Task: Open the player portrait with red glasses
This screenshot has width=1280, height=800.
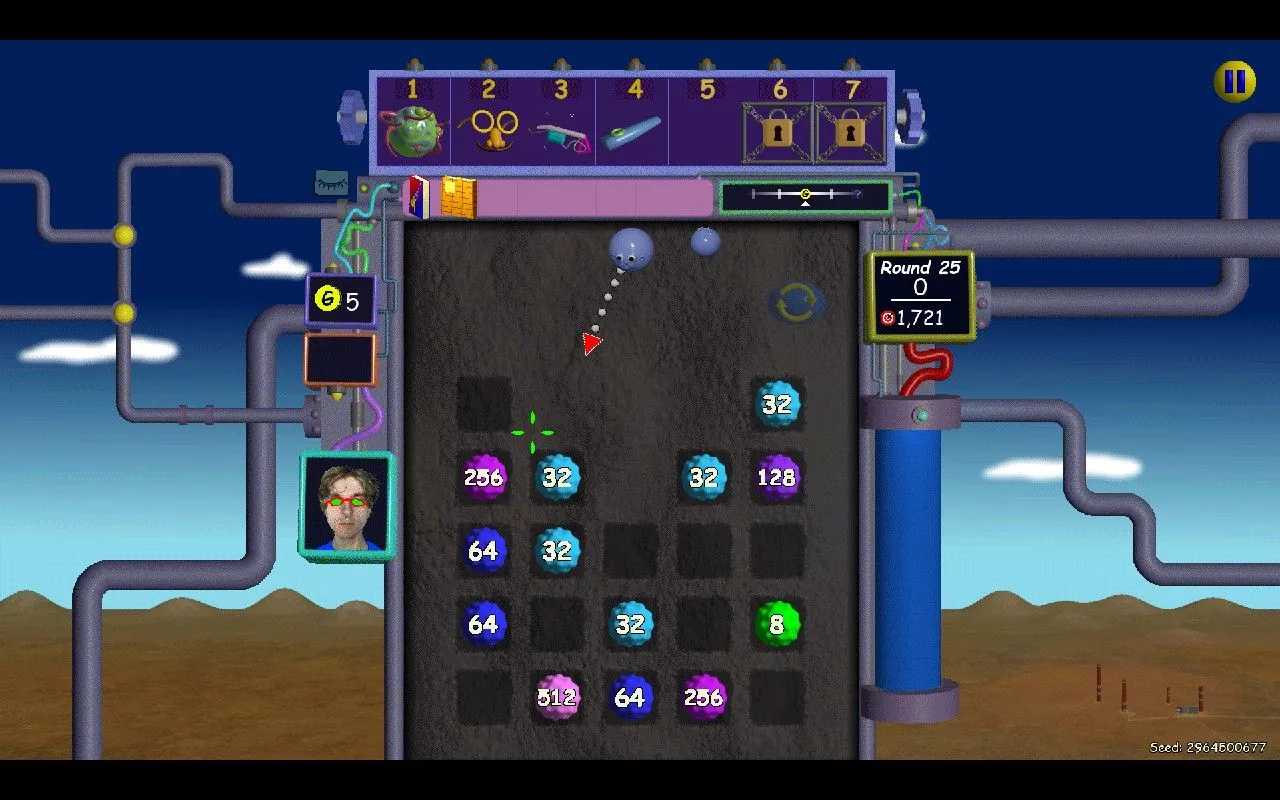Action: tap(346, 507)
